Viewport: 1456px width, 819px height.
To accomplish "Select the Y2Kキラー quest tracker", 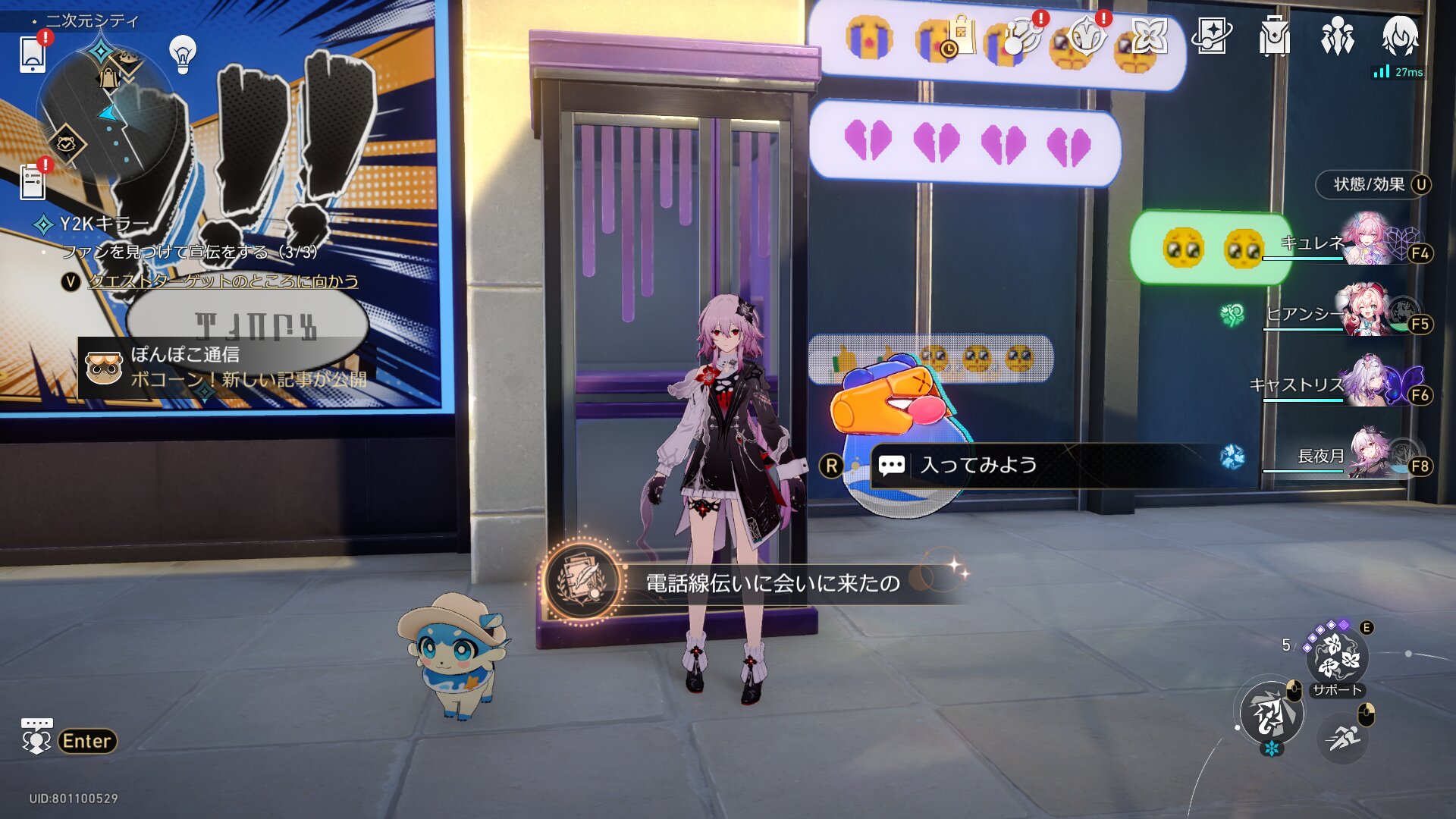I will click(x=105, y=224).
